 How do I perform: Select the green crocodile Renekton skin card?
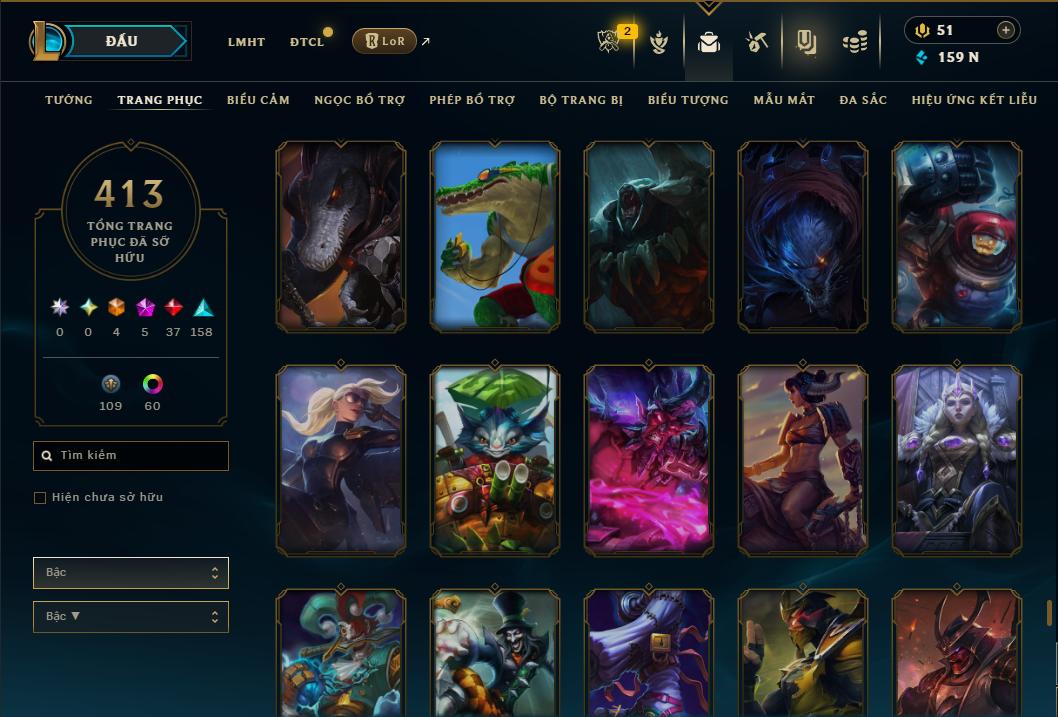point(495,236)
